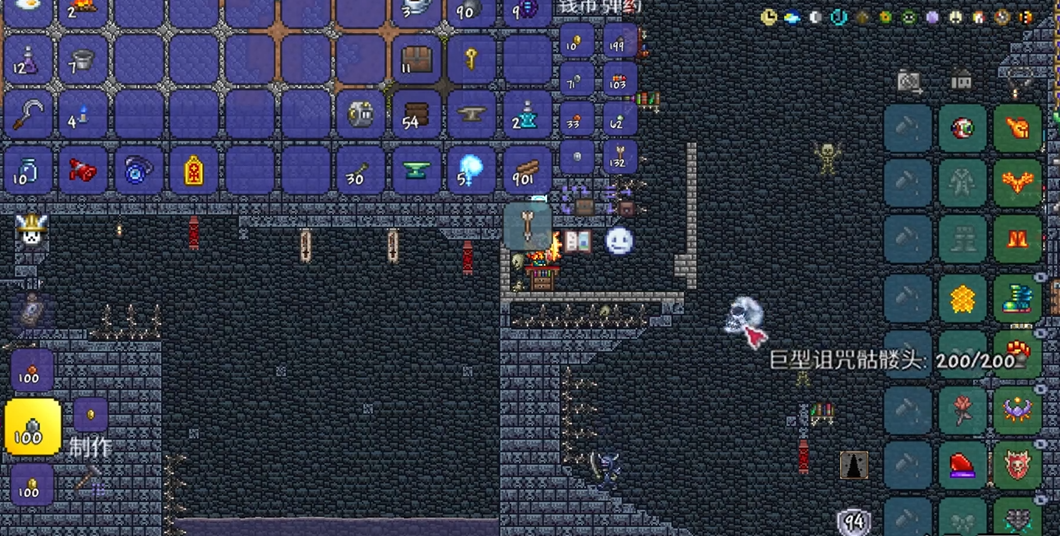This screenshot has height=536, width=1060.
Task: Select the wood stack of 901
Action: pos(526,170)
